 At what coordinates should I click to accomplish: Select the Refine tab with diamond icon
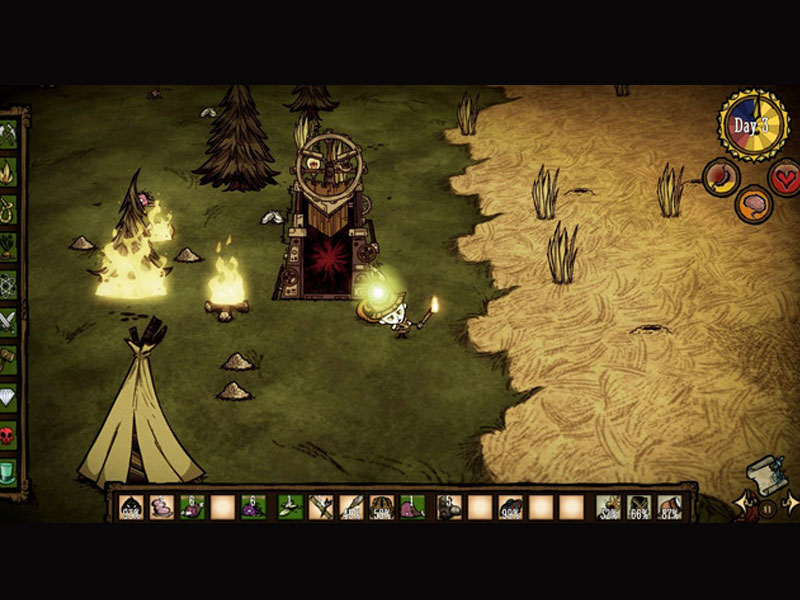[x=8, y=397]
